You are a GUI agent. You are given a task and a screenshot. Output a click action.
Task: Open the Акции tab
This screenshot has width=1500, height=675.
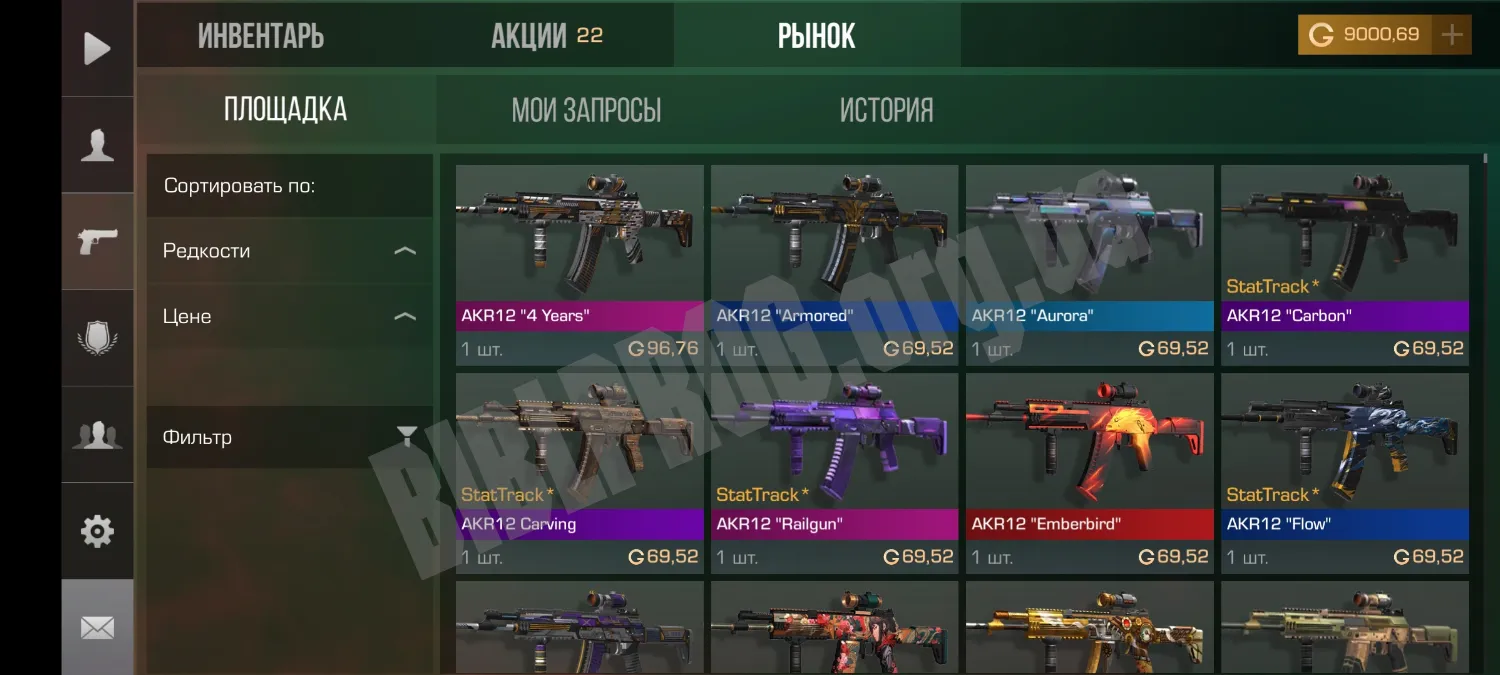click(x=546, y=37)
